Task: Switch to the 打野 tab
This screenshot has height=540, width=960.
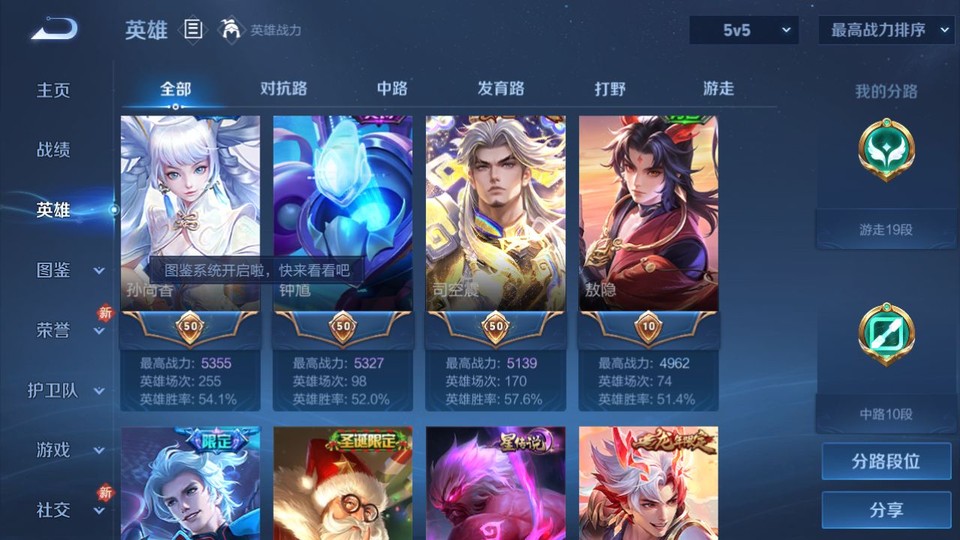Action: [x=610, y=88]
